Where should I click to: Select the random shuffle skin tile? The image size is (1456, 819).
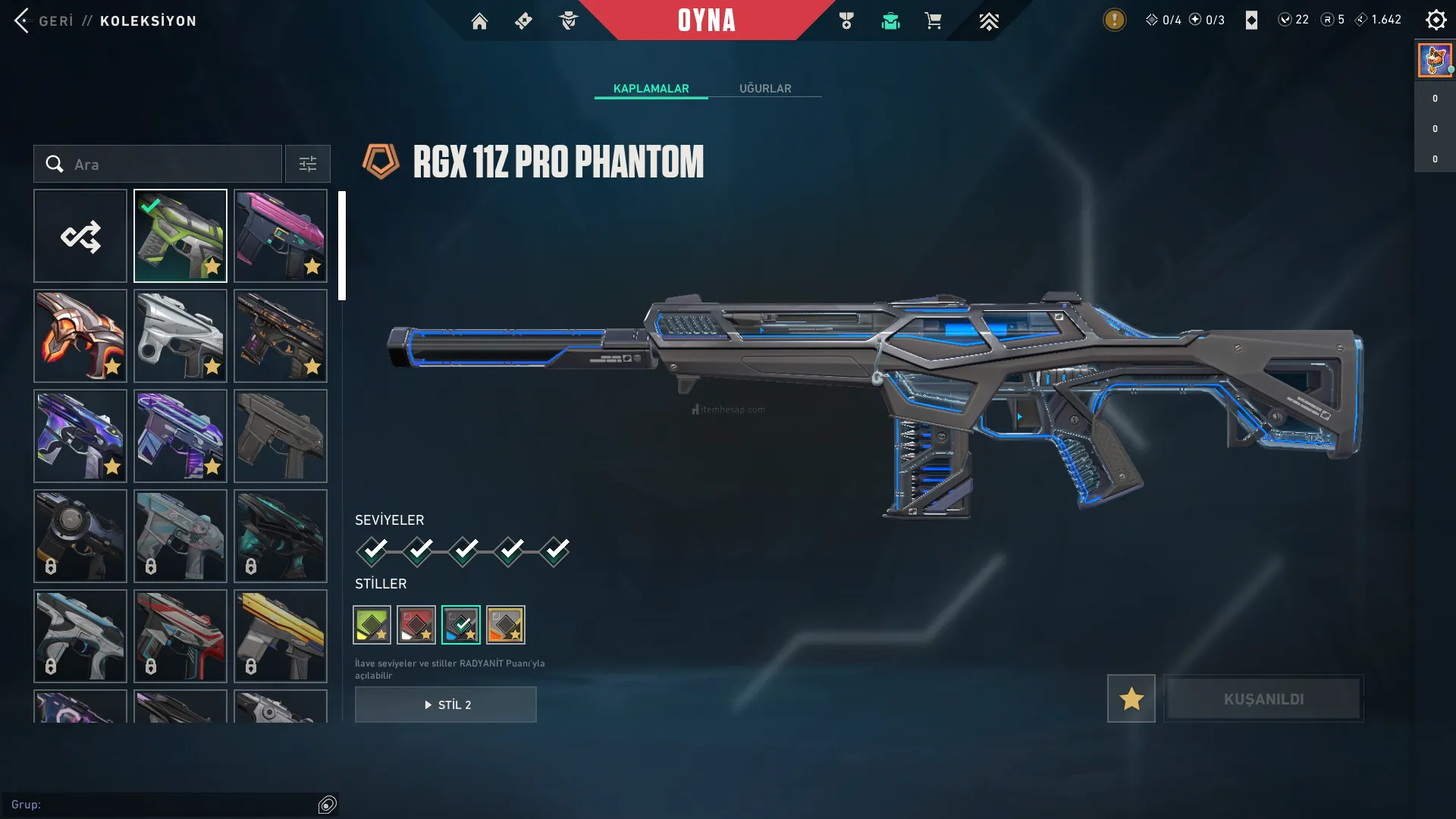click(x=80, y=236)
